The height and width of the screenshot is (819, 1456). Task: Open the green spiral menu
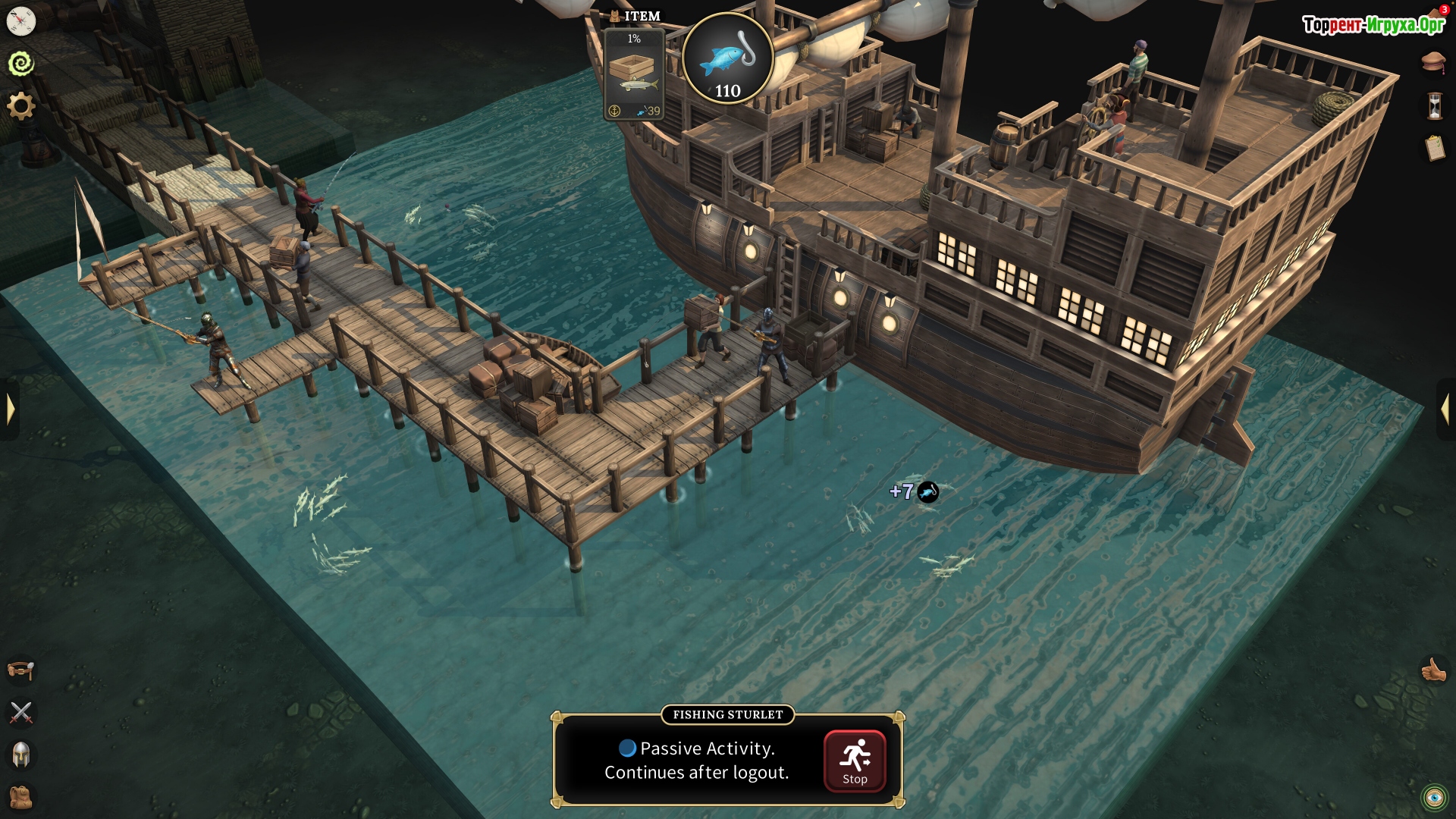click(21, 63)
